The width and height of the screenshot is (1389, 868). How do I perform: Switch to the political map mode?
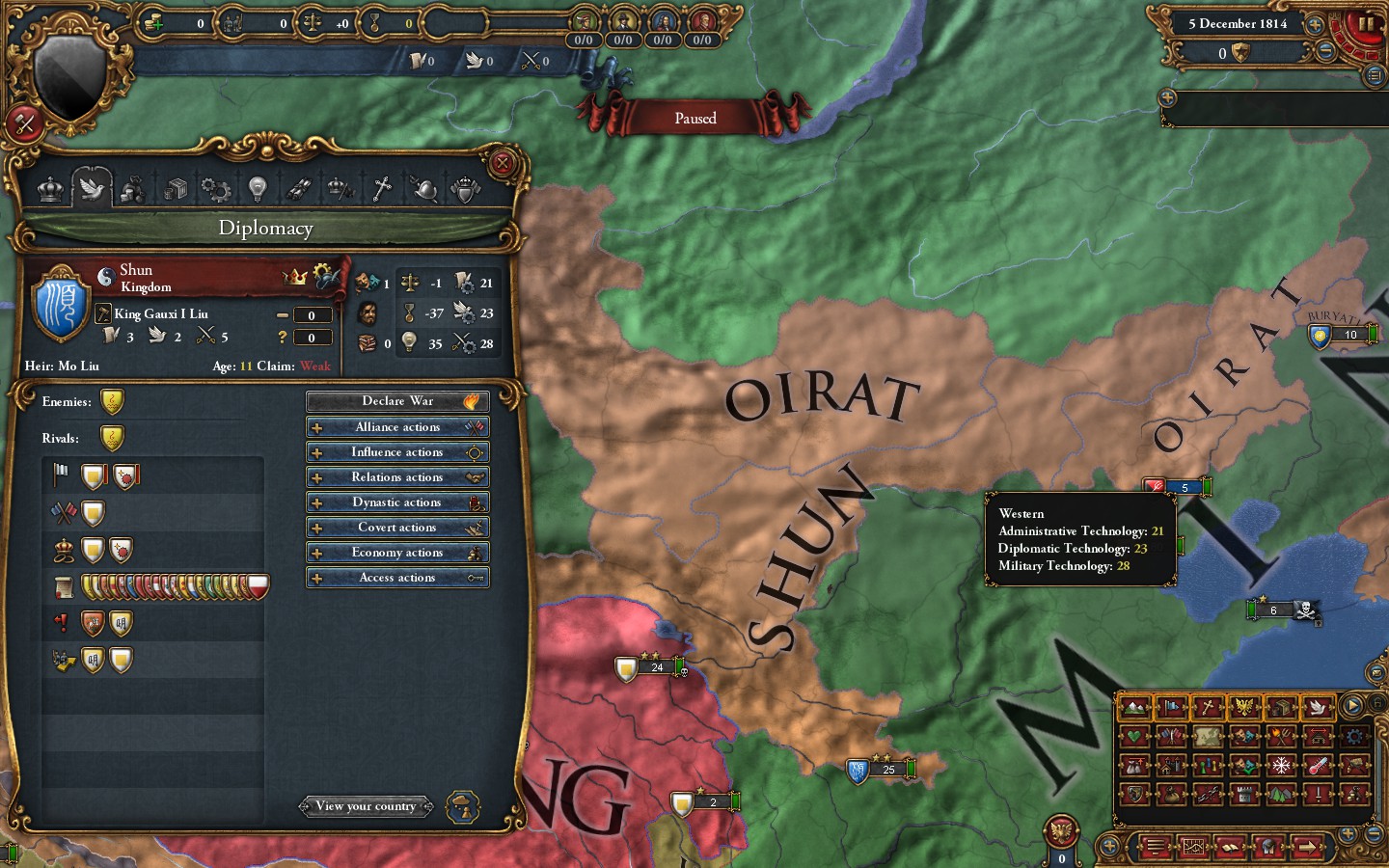point(1171,707)
